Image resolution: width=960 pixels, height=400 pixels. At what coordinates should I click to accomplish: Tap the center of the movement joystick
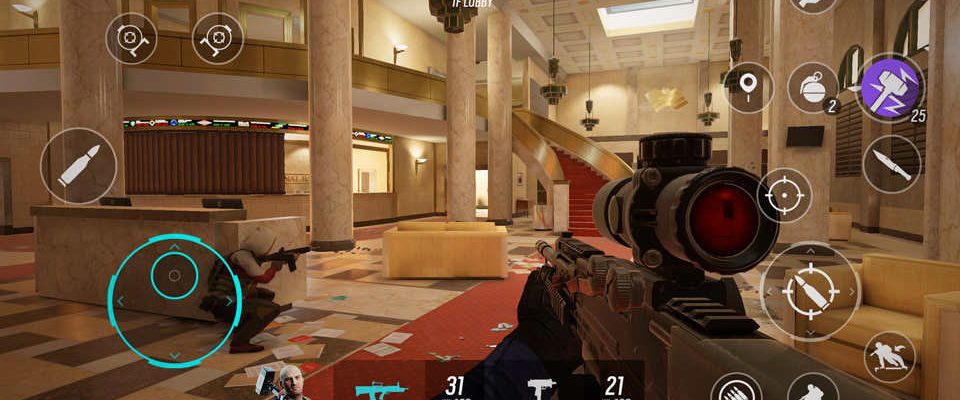(x=174, y=274)
